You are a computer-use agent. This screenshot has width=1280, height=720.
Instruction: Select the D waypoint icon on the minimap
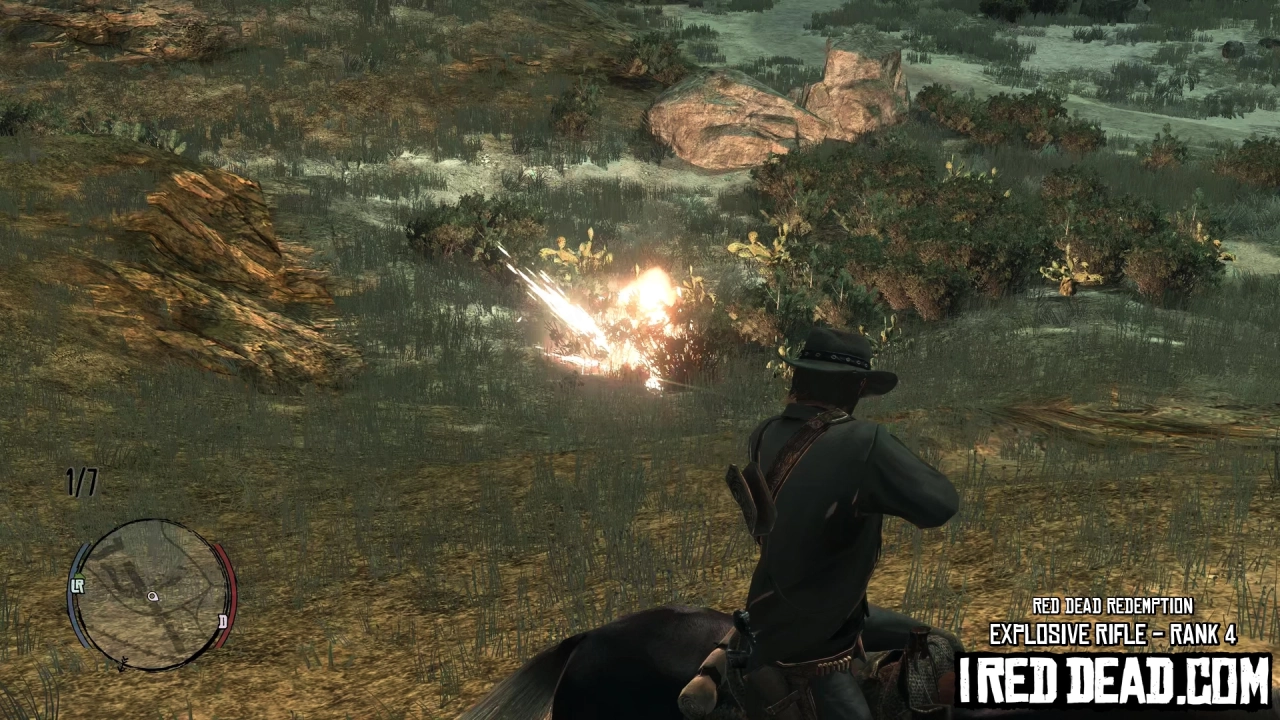click(x=223, y=622)
